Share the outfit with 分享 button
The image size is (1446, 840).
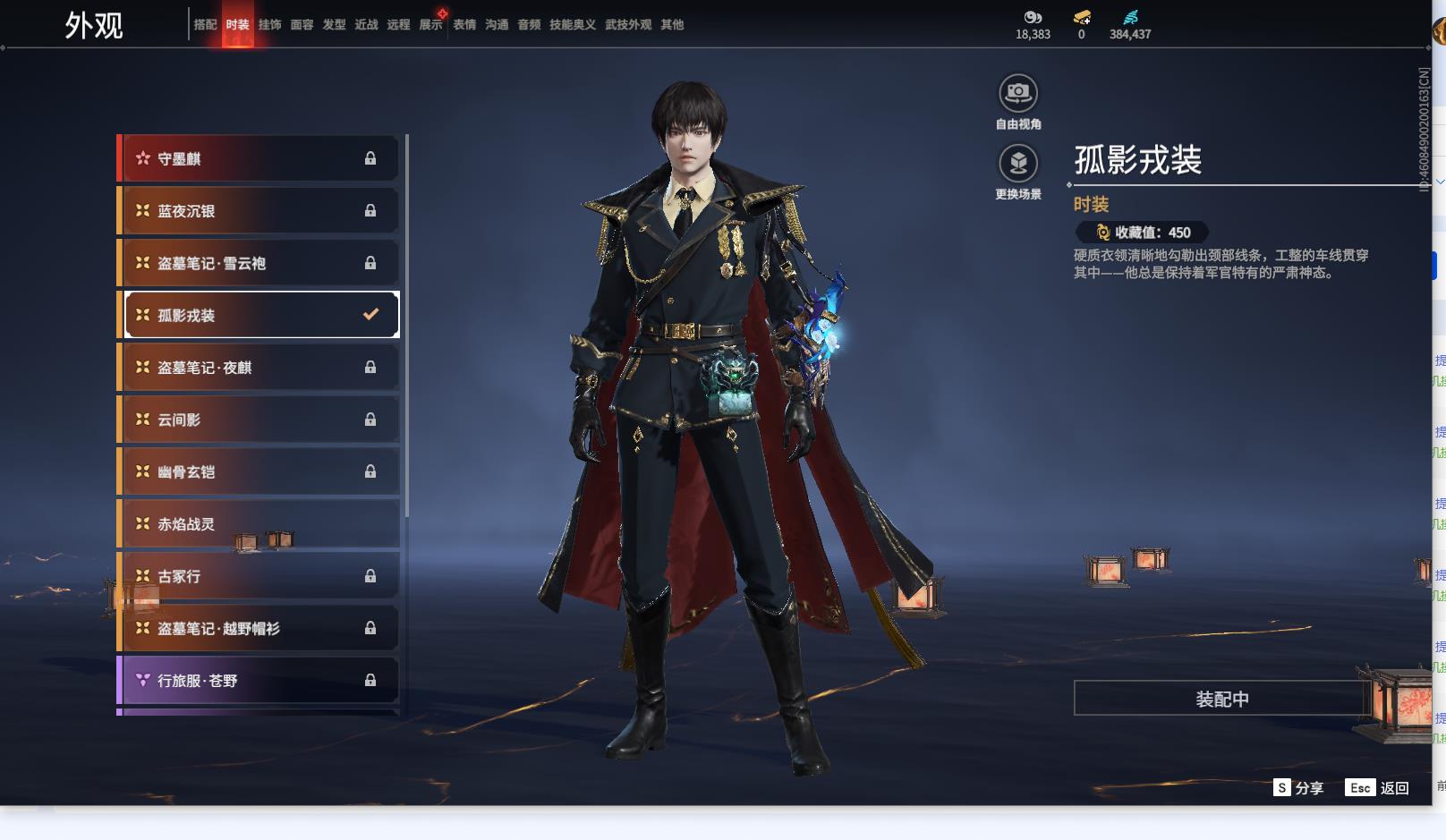pos(1298,787)
